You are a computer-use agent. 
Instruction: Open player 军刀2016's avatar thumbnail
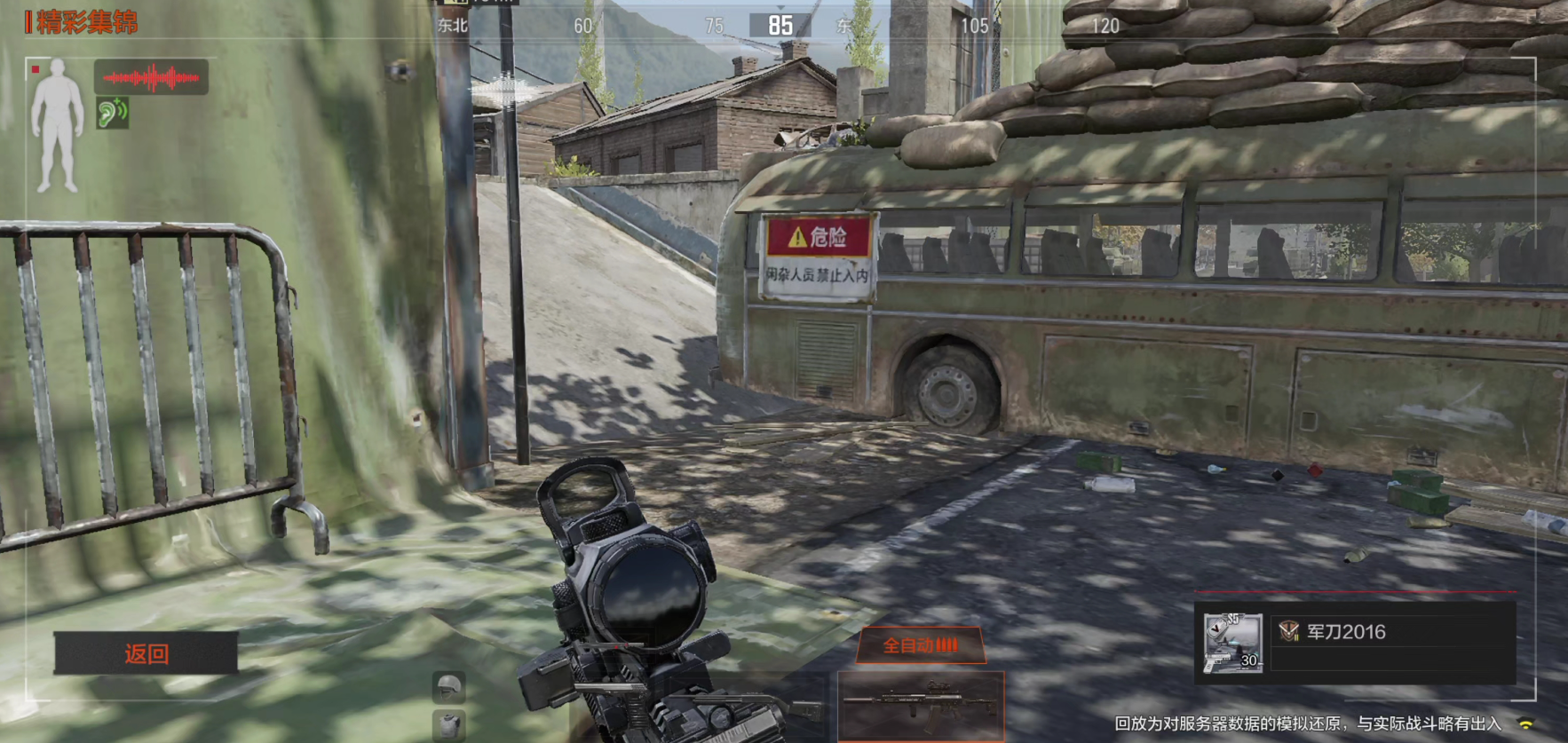click(1232, 643)
